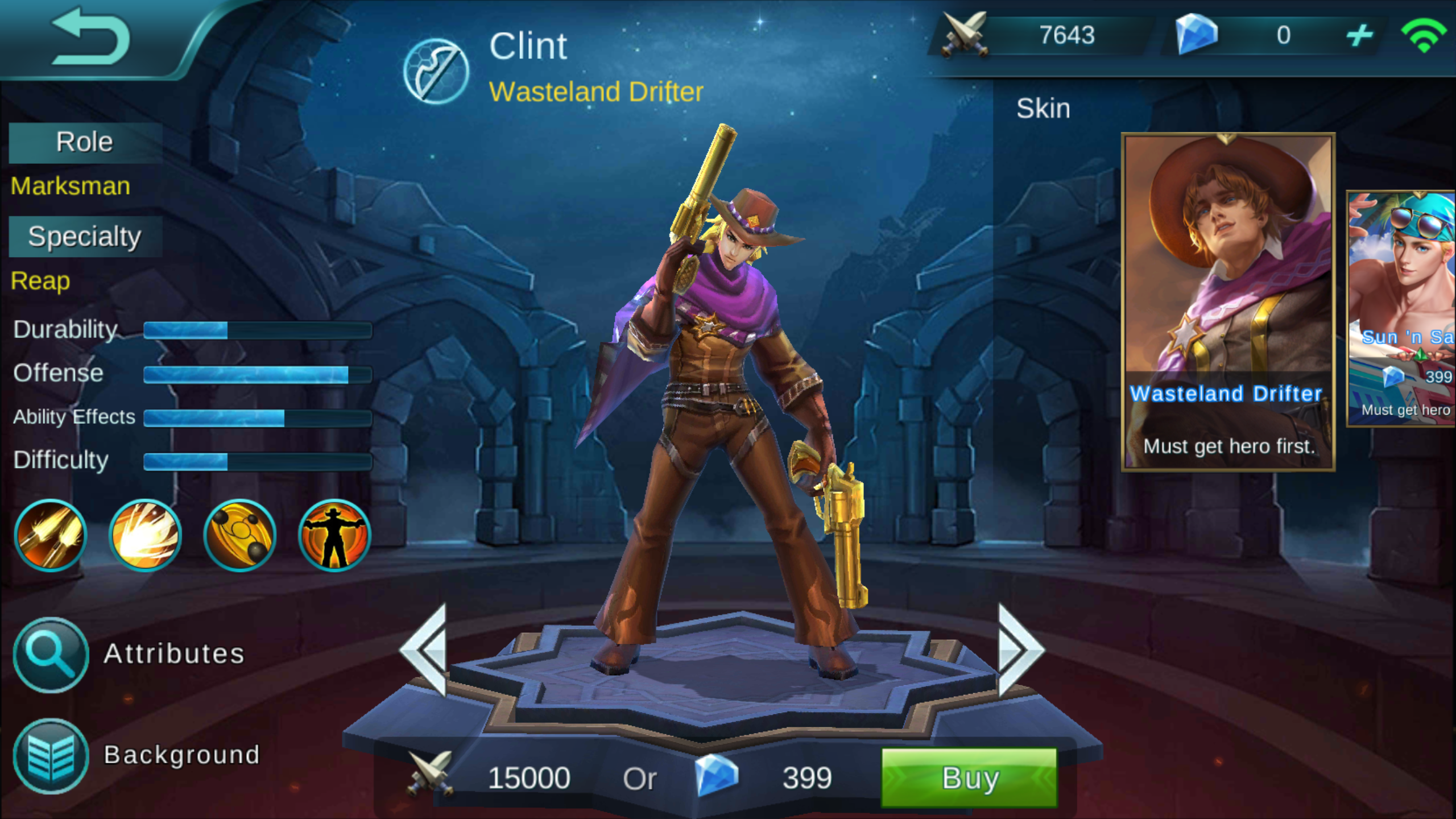
Task: Click the diamond currency icon
Action: (1197, 35)
